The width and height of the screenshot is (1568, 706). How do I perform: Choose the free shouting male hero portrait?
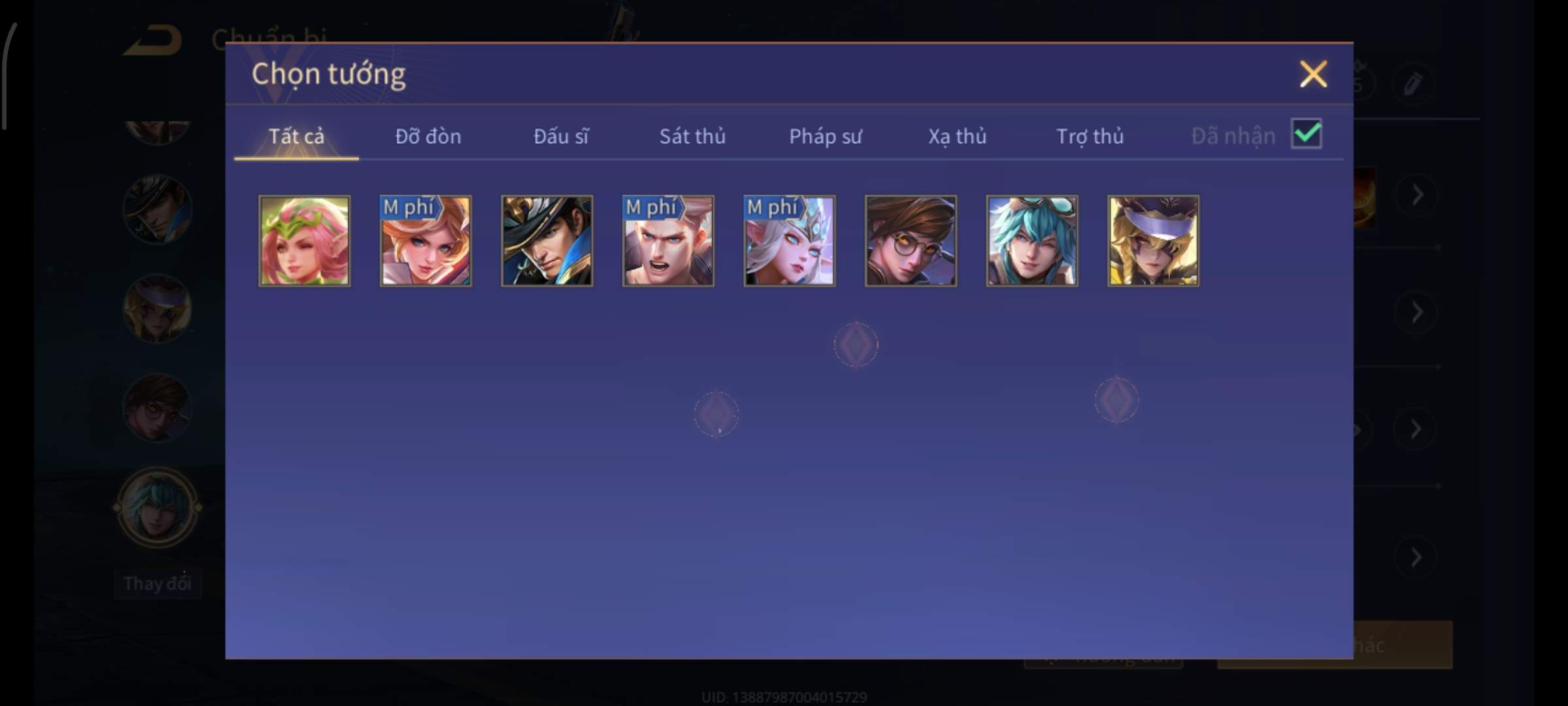(668, 241)
